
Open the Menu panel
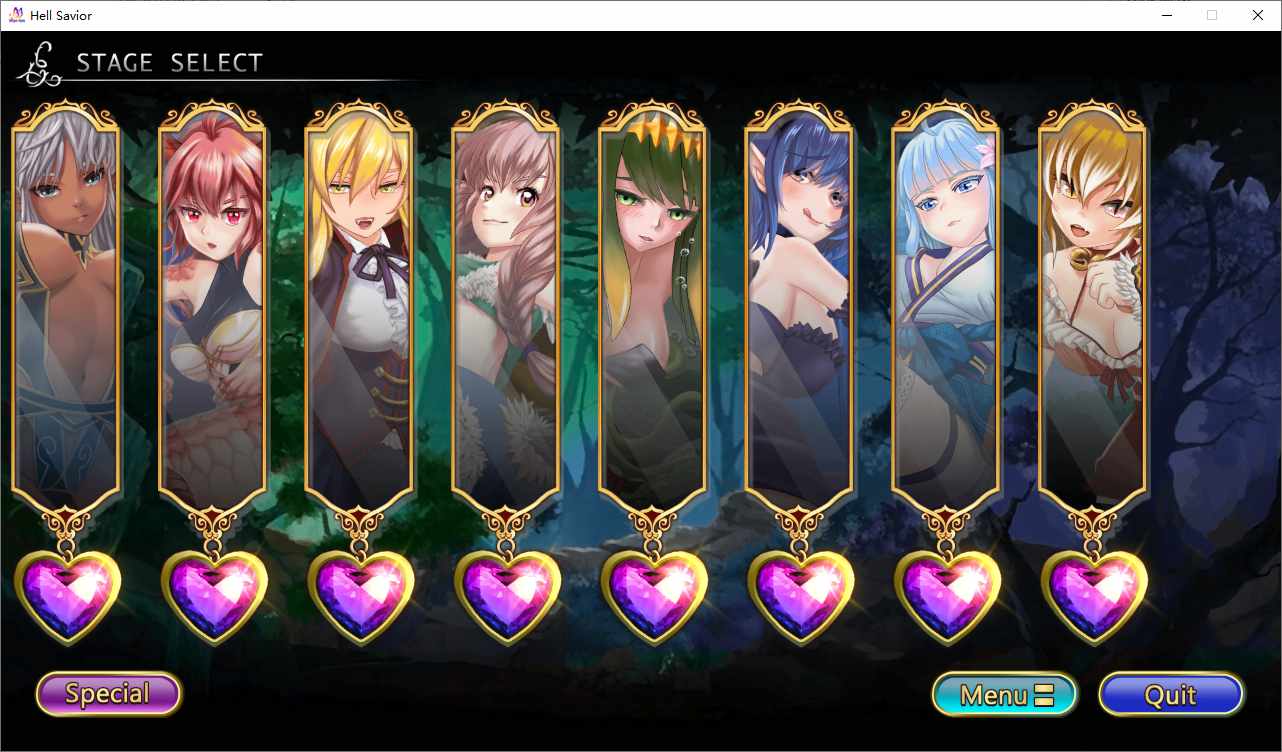(x=1004, y=694)
